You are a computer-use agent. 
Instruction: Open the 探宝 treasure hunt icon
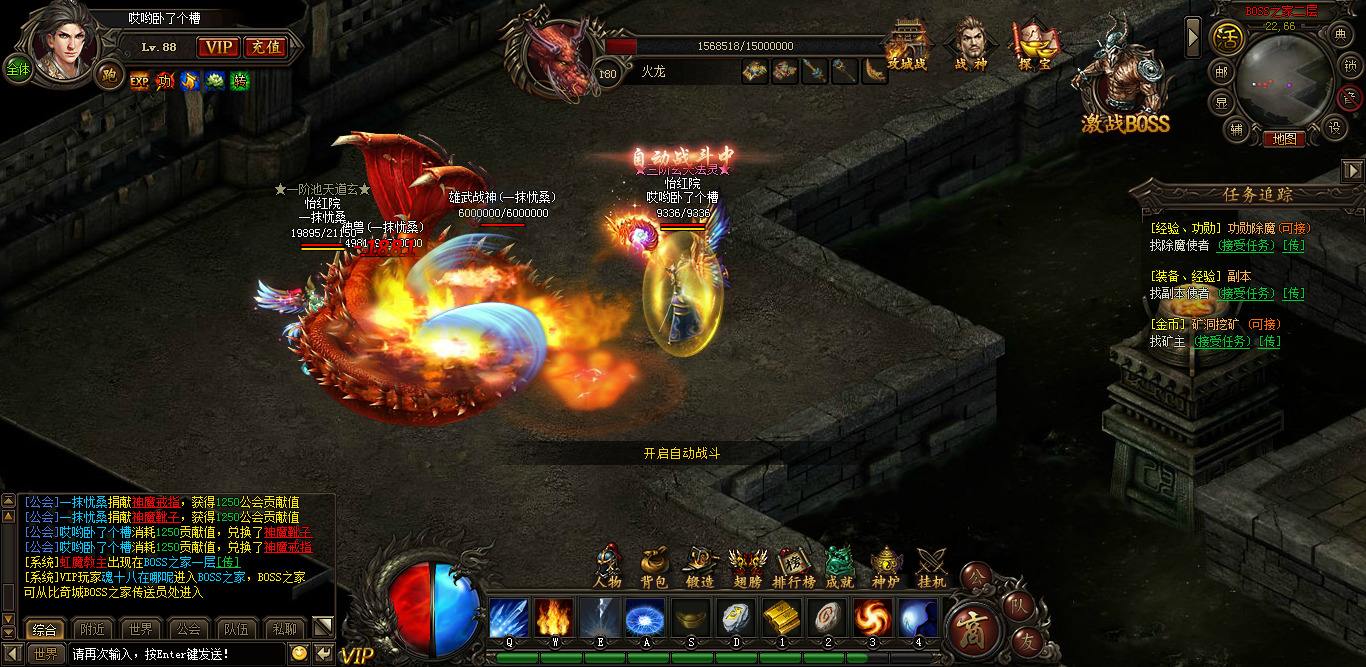1031,45
